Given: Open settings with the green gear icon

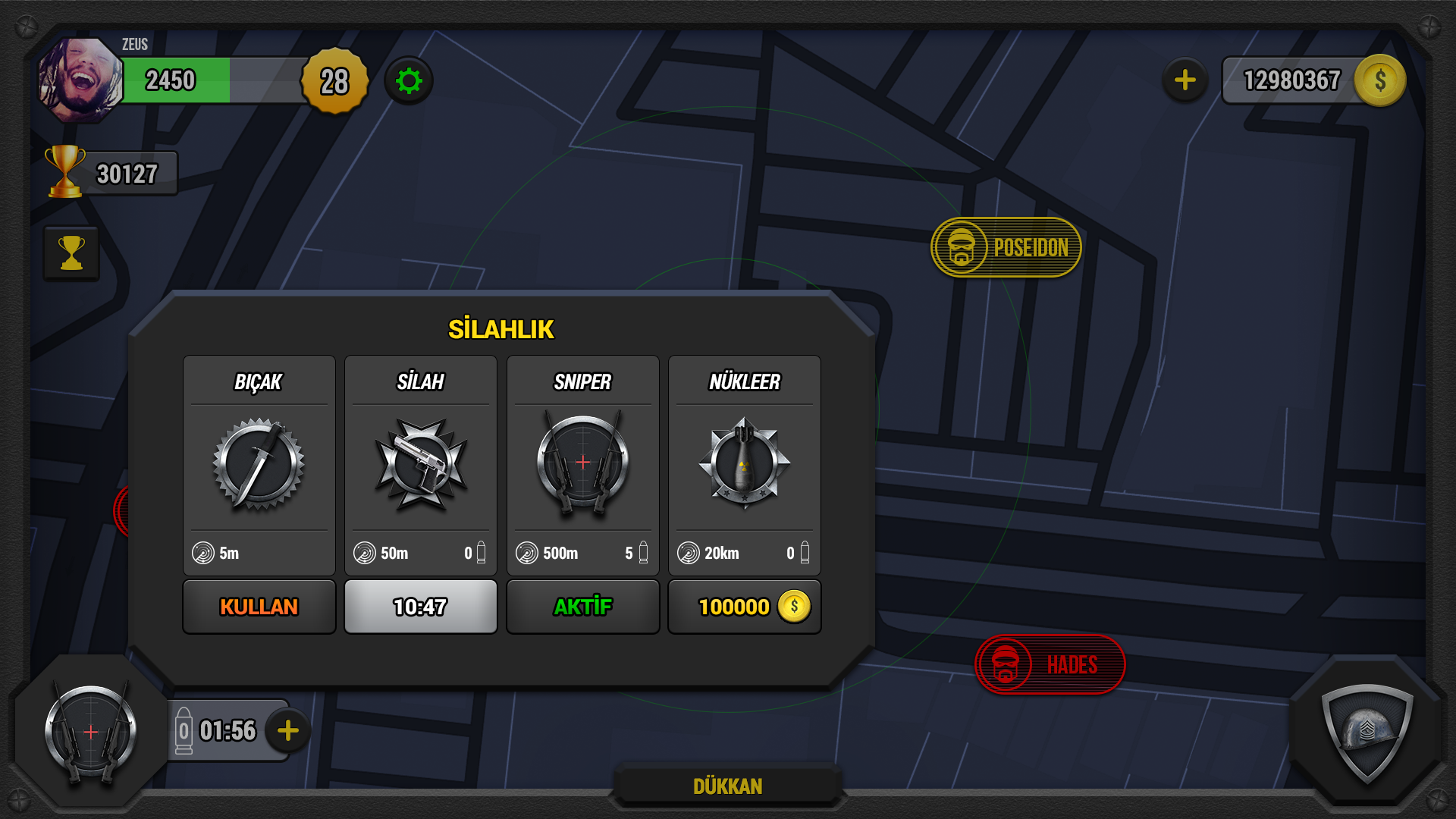Looking at the screenshot, I should click(409, 80).
